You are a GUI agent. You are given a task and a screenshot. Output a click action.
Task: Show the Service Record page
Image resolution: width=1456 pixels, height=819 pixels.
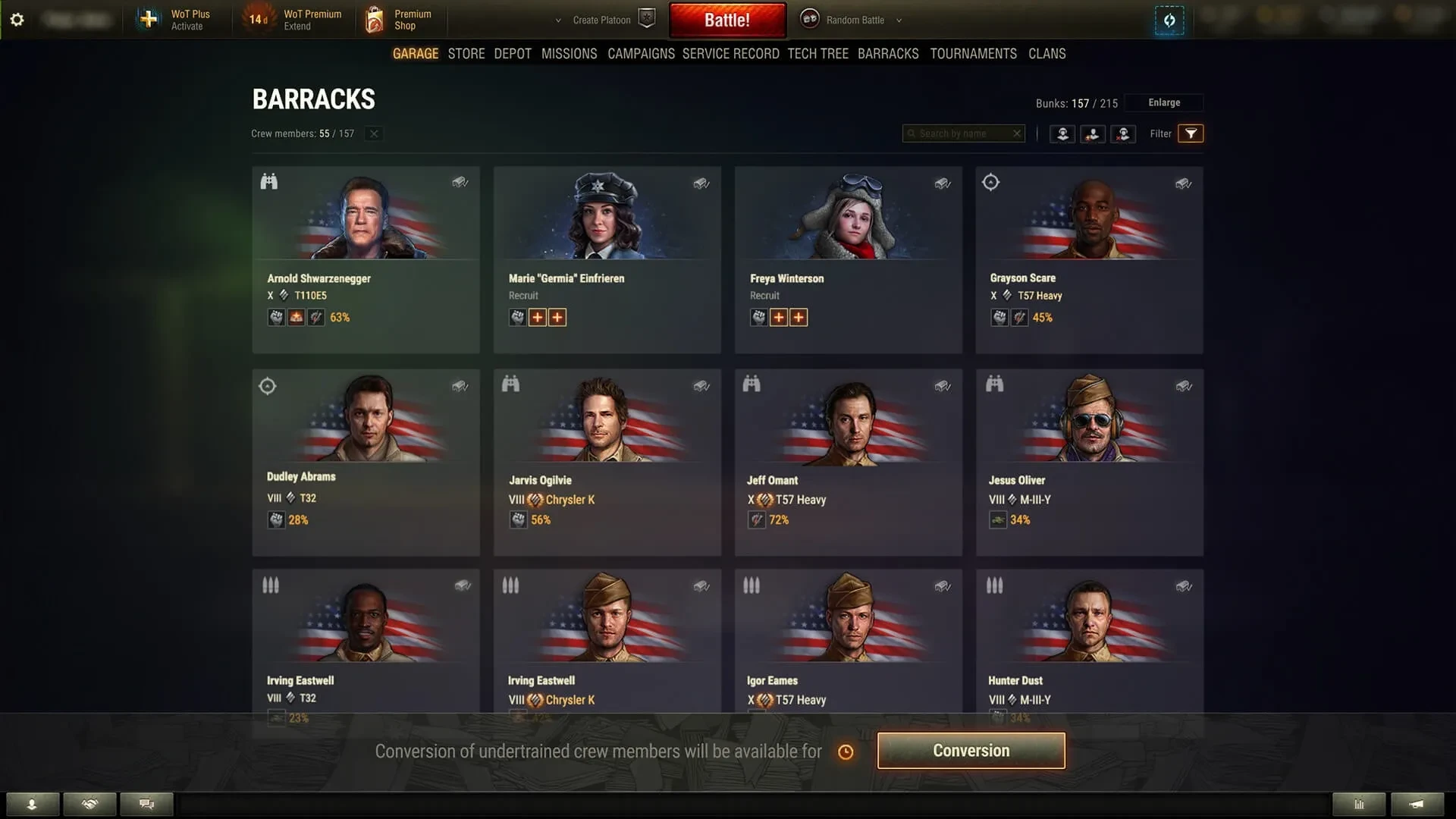coord(730,54)
